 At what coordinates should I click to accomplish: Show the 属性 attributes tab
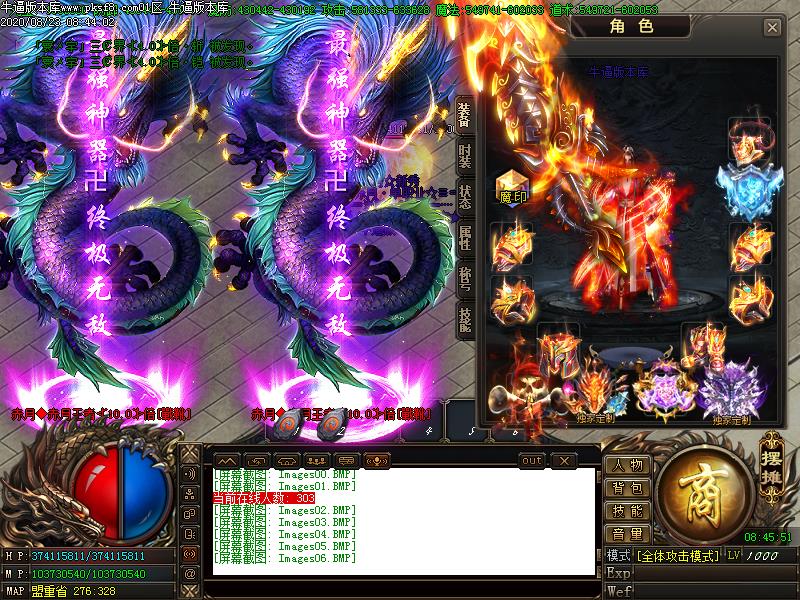click(x=465, y=236)
